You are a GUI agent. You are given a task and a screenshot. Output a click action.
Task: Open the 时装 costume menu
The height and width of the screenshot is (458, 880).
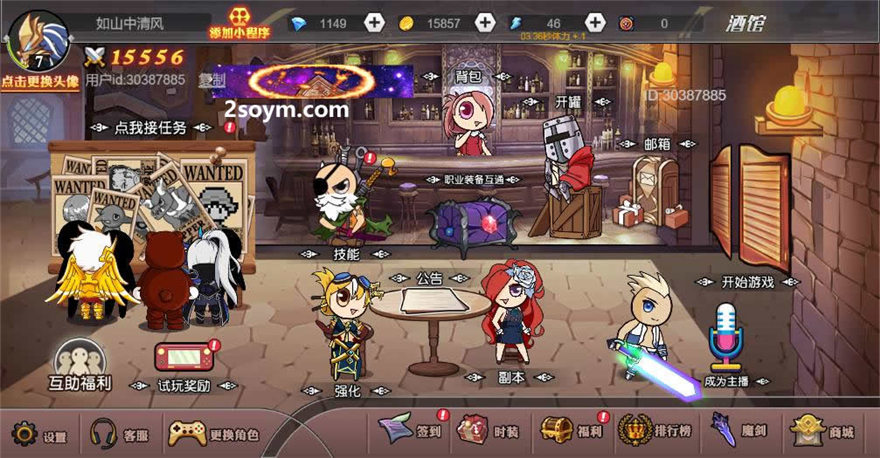click(x=488, y=431)
